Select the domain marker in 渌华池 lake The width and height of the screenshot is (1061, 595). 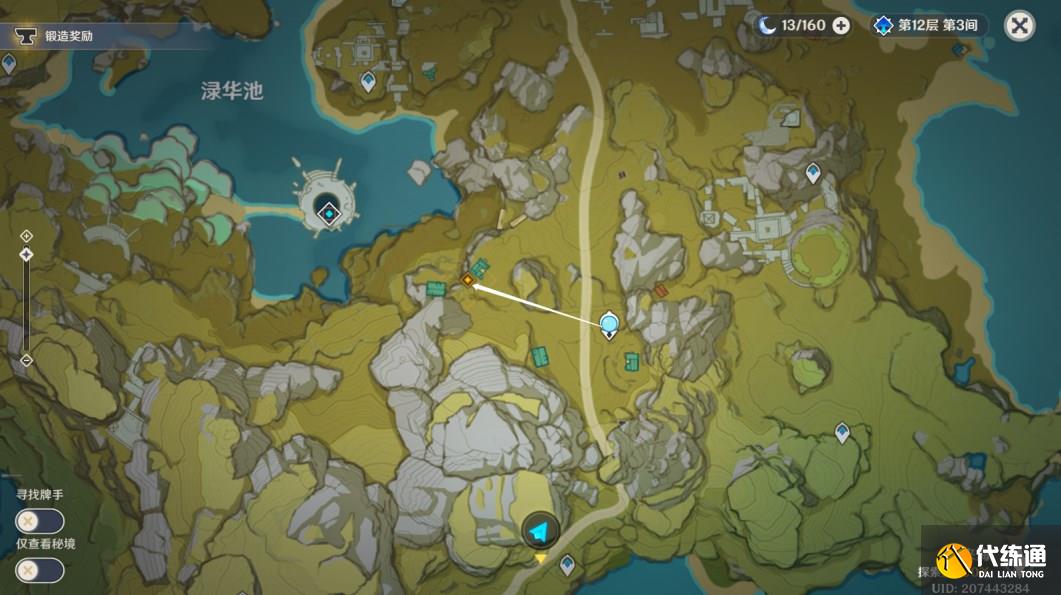328,210
